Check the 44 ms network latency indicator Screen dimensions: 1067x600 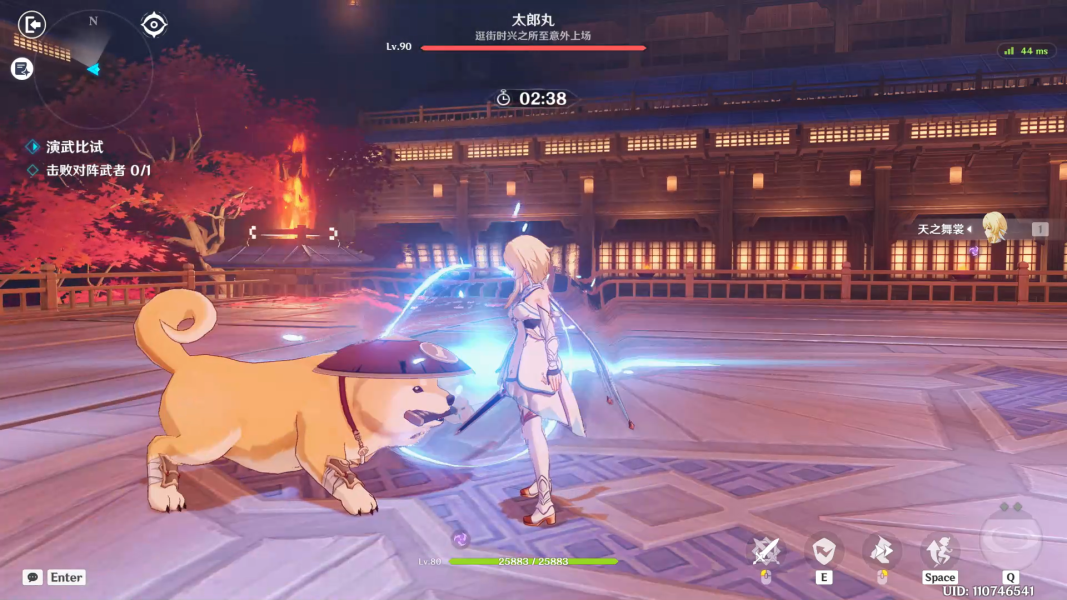point(1026,51)
